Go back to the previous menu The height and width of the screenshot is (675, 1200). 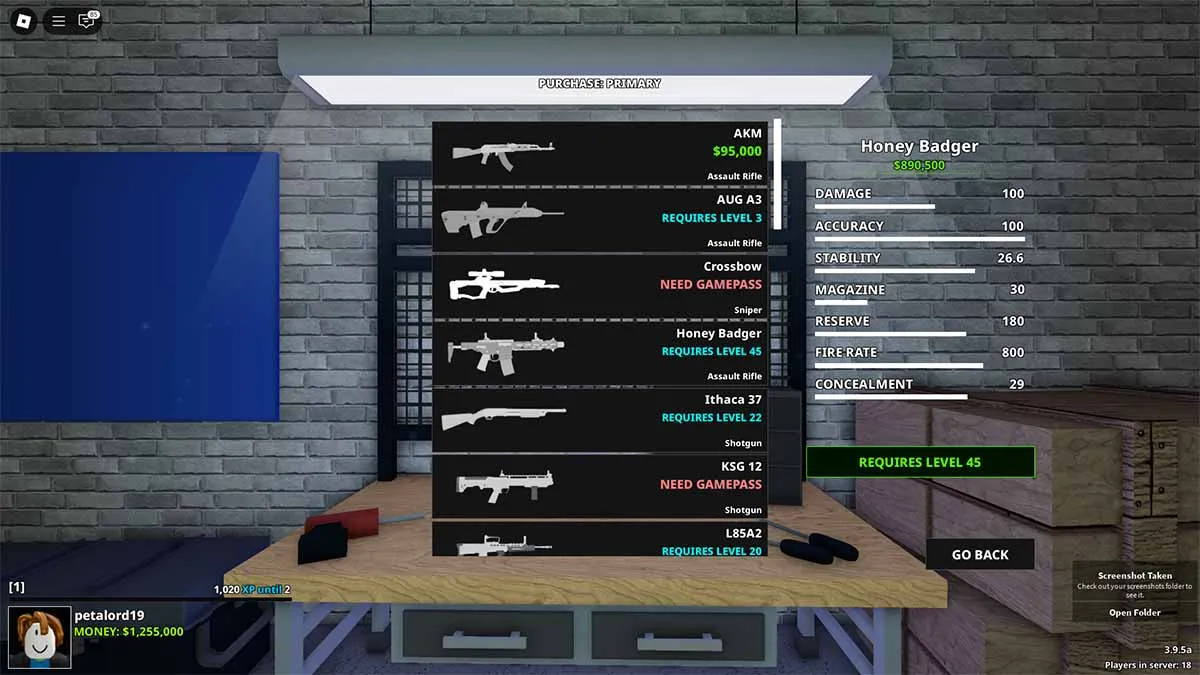click(979, 554)
